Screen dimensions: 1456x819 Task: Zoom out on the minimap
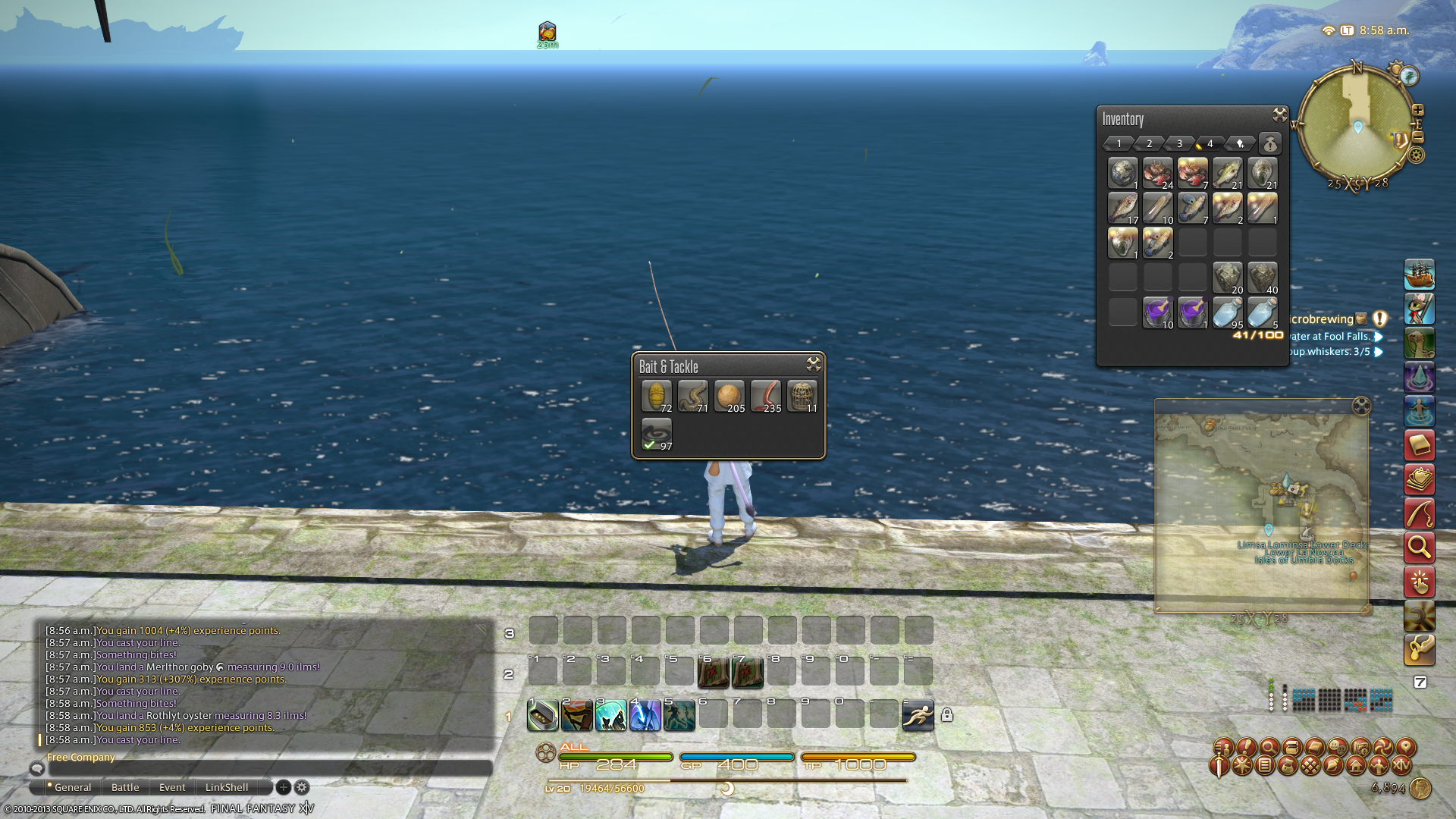(1418, 137)
